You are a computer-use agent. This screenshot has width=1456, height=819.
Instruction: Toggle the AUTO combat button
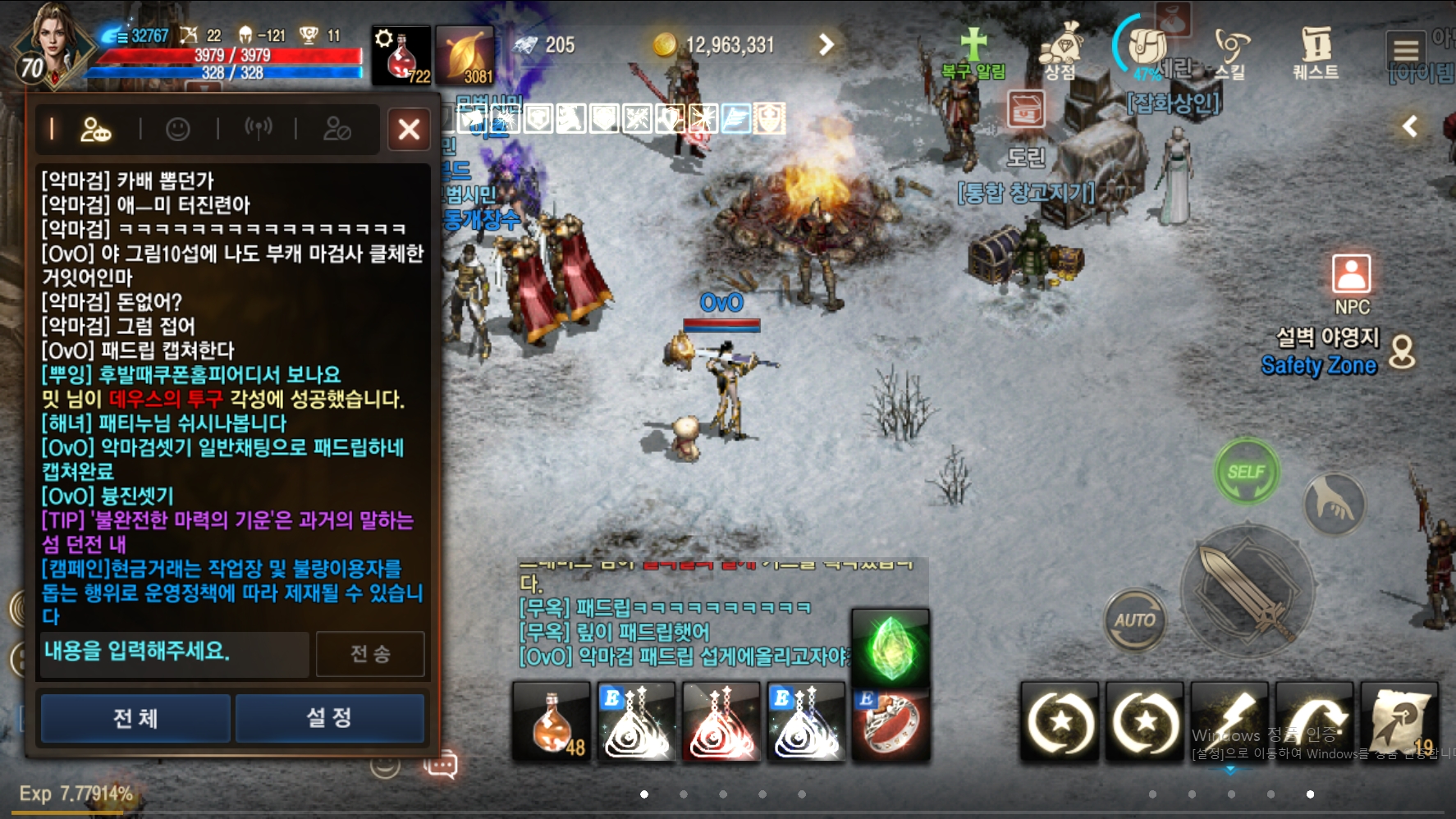coord(1138,621)
